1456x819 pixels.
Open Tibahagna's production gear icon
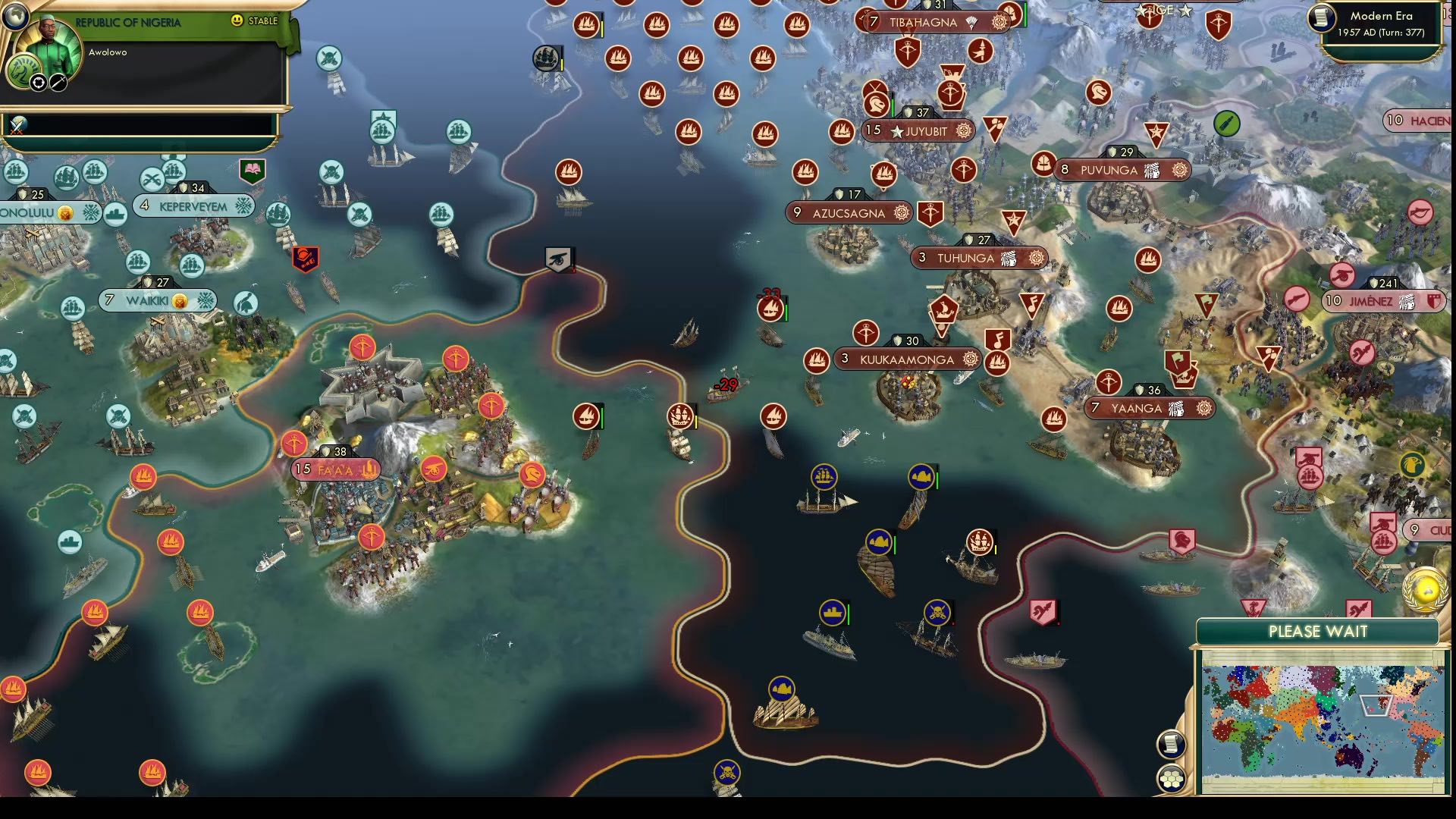point(999,22)
